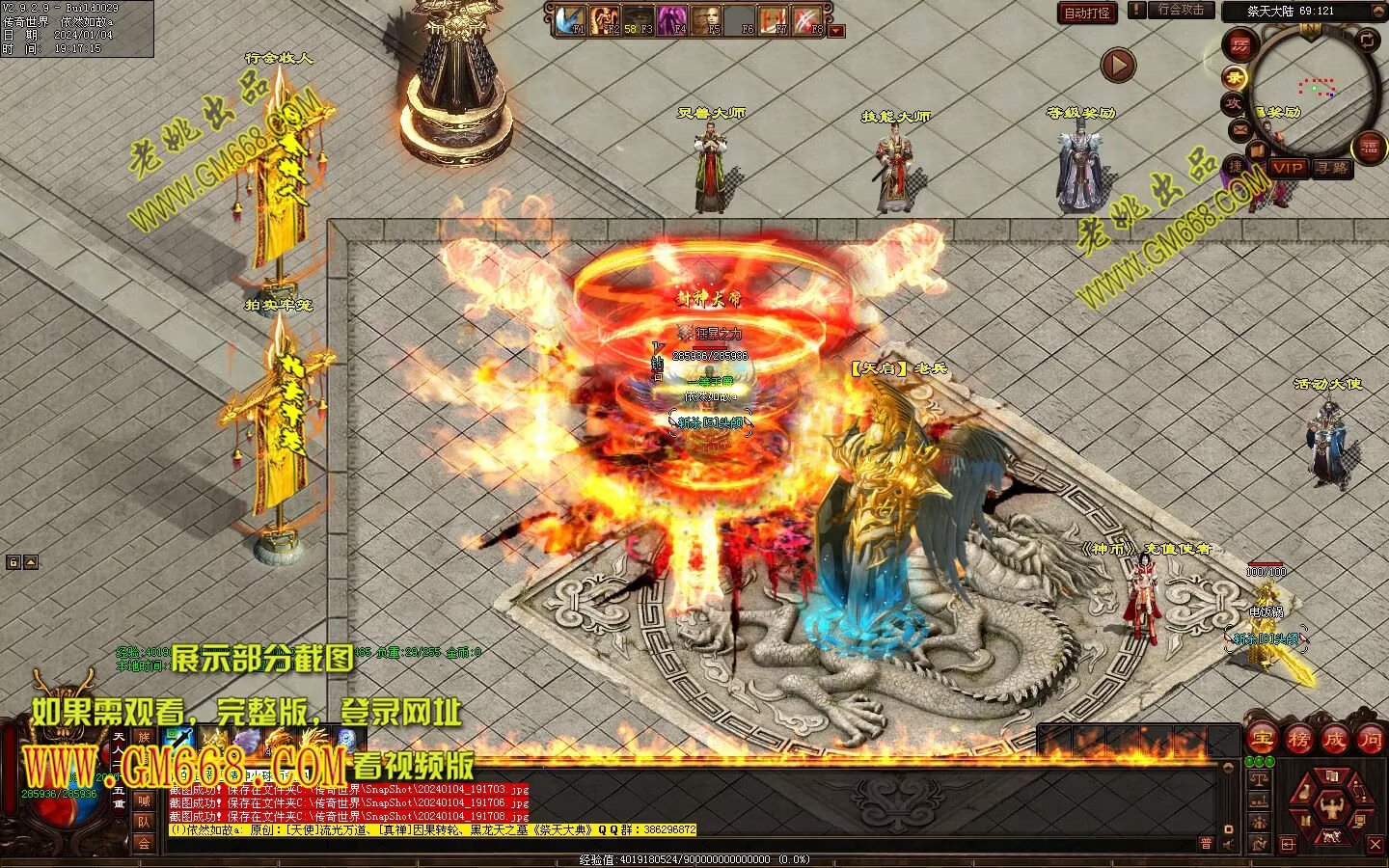Viewport: 1389px width, 868px height.
Task: Activate the F8 red slash skill
Action: click(807, 20)
